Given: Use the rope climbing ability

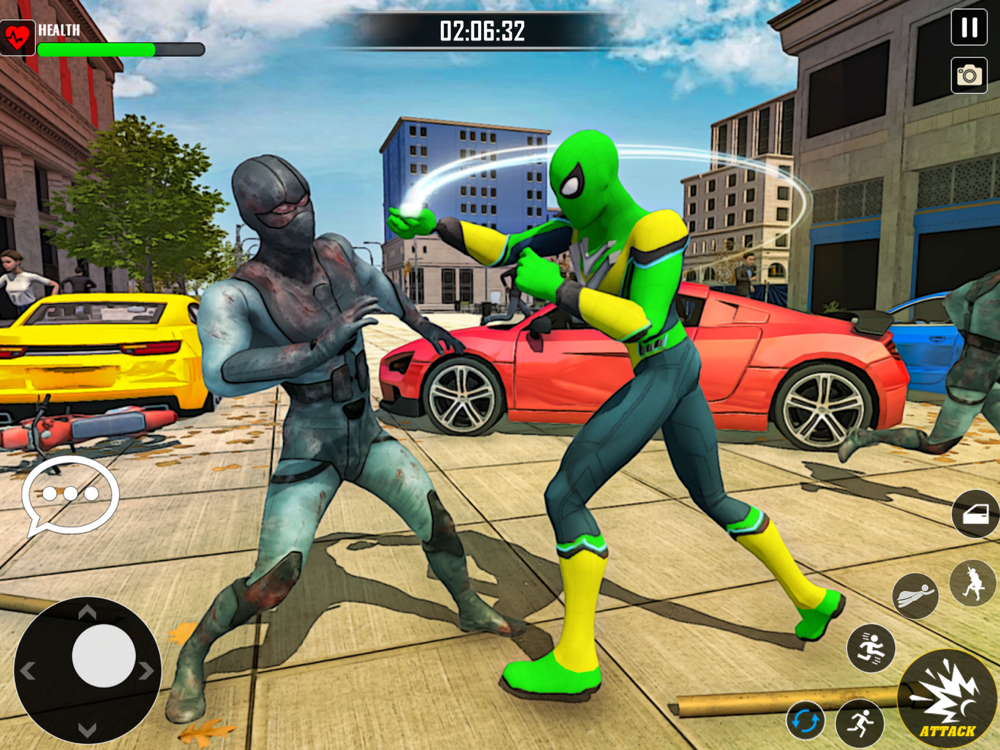Looking at the screenshot, I should pos(972,583).
